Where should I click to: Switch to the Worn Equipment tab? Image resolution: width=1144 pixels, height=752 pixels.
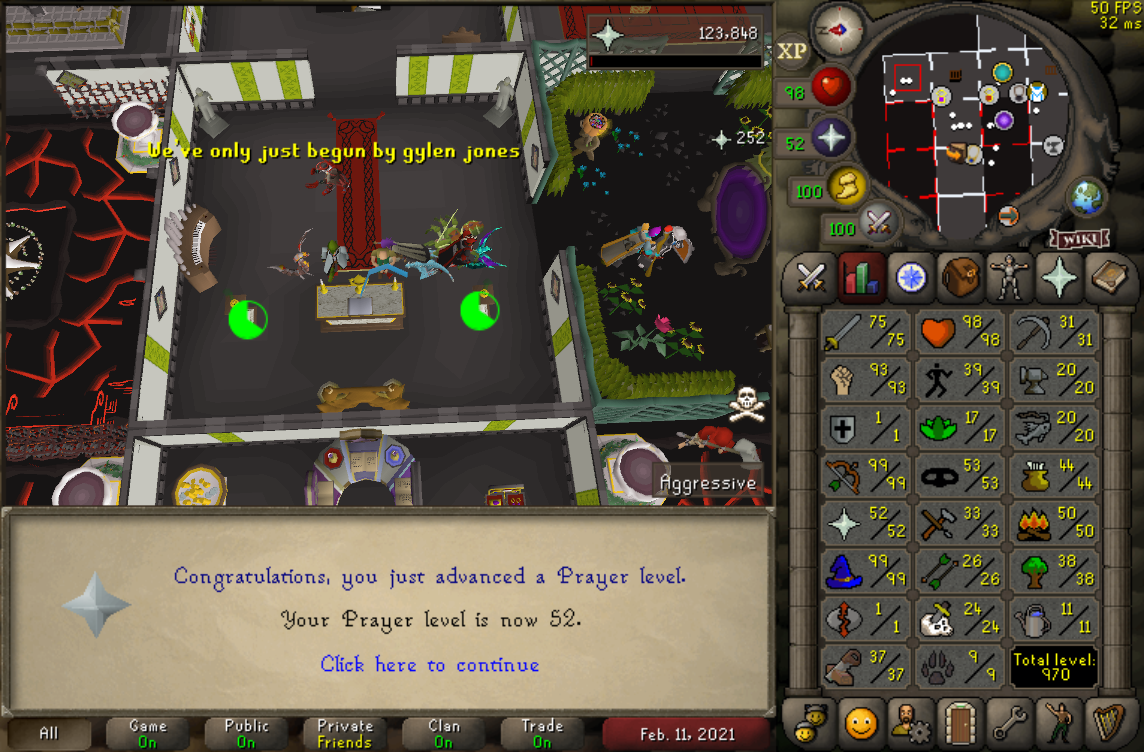[1009, 277]
